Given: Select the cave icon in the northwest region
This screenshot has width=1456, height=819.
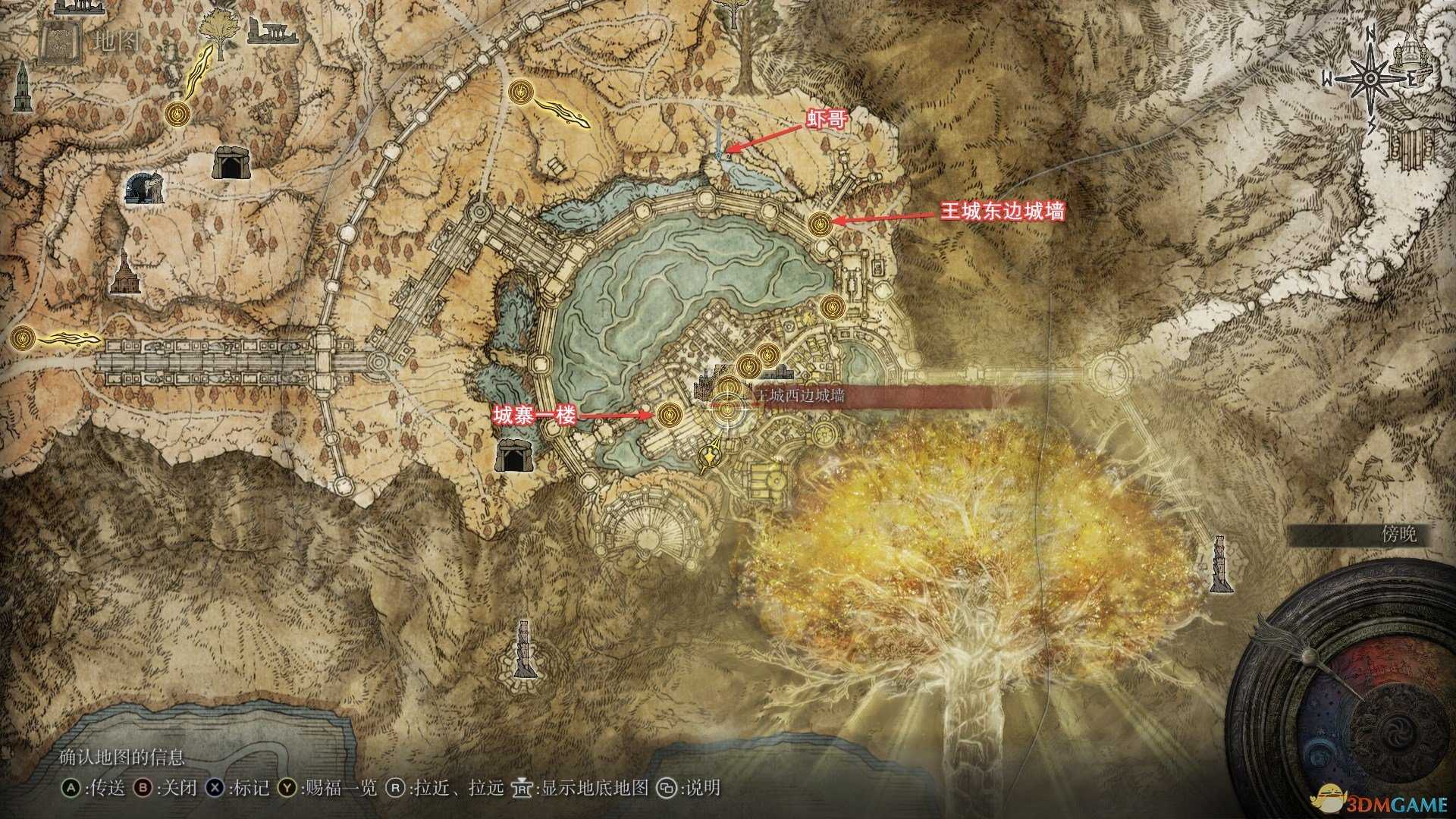Looking at the screenshot, I should pos(231,163).
